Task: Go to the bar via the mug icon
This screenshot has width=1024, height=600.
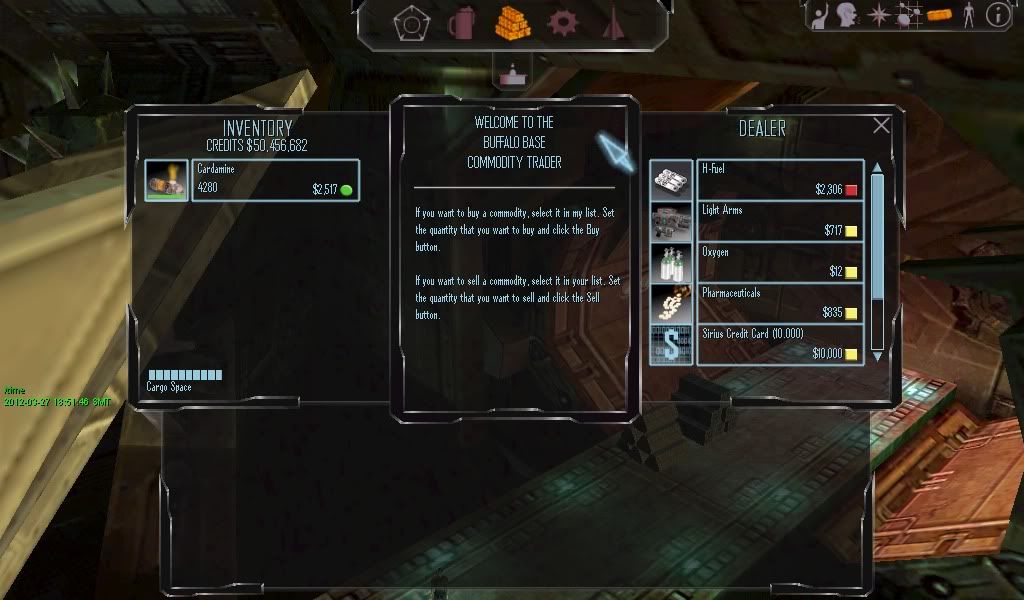Action: (461, 22)
